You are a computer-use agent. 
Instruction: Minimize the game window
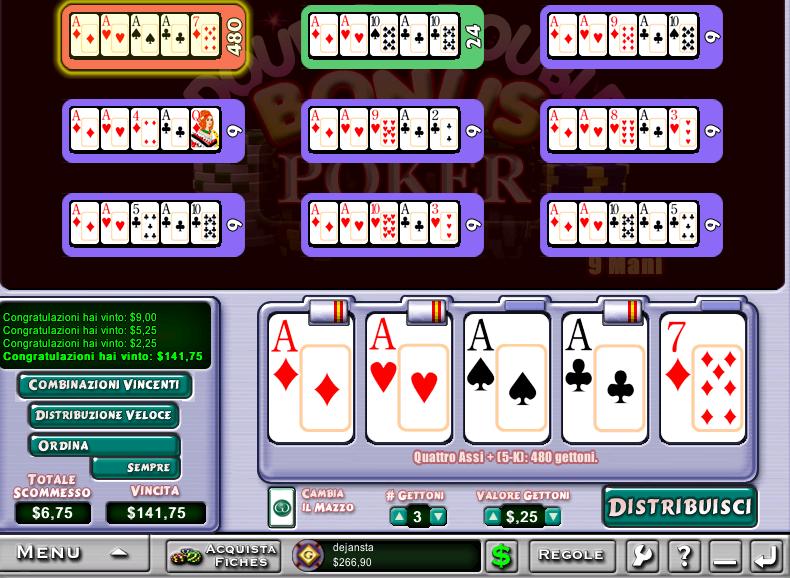tap(726, 555)
